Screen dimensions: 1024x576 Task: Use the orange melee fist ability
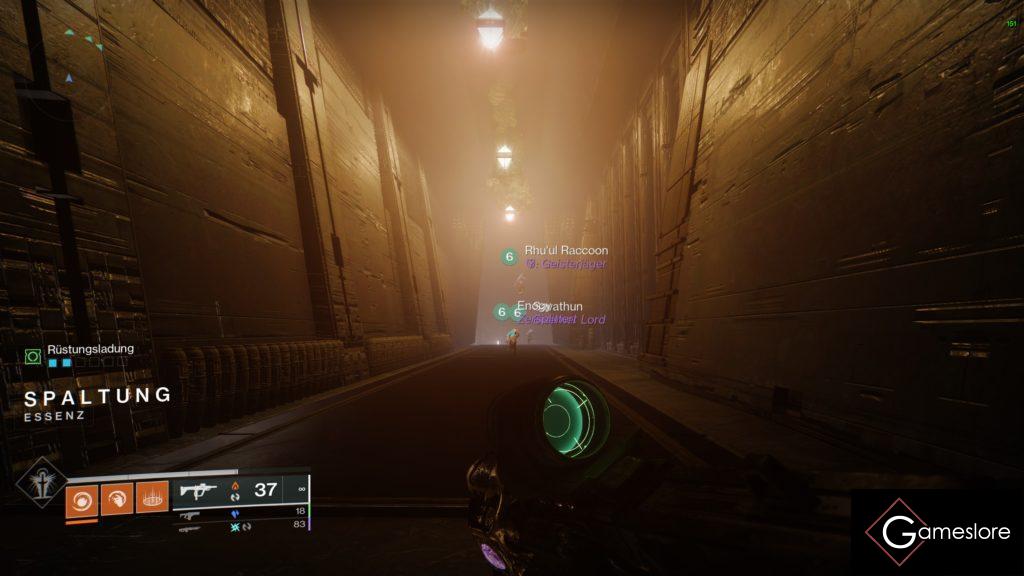pyautogui.click(x=116, y=497)
